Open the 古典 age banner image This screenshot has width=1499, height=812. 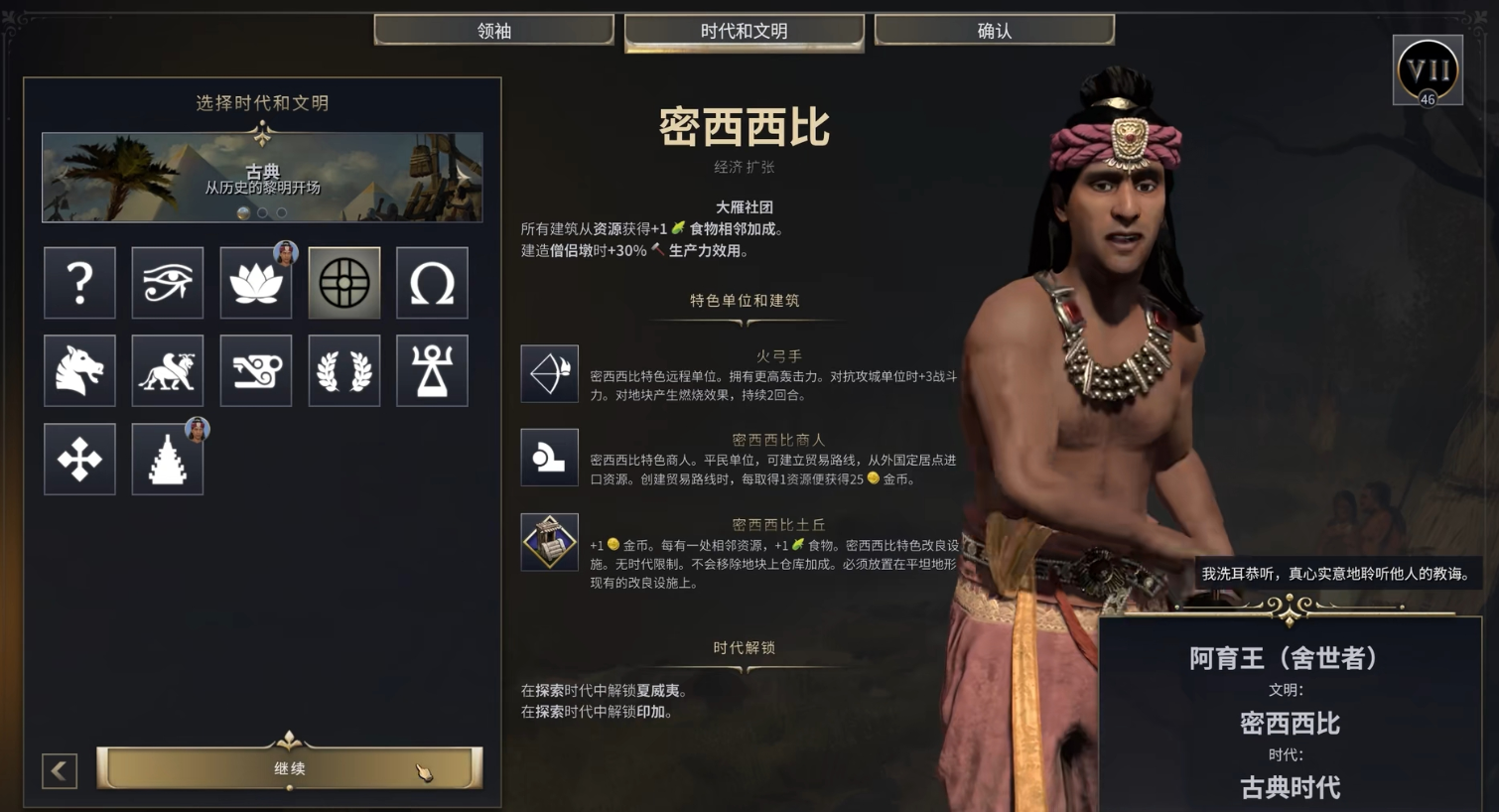(261, 176)
